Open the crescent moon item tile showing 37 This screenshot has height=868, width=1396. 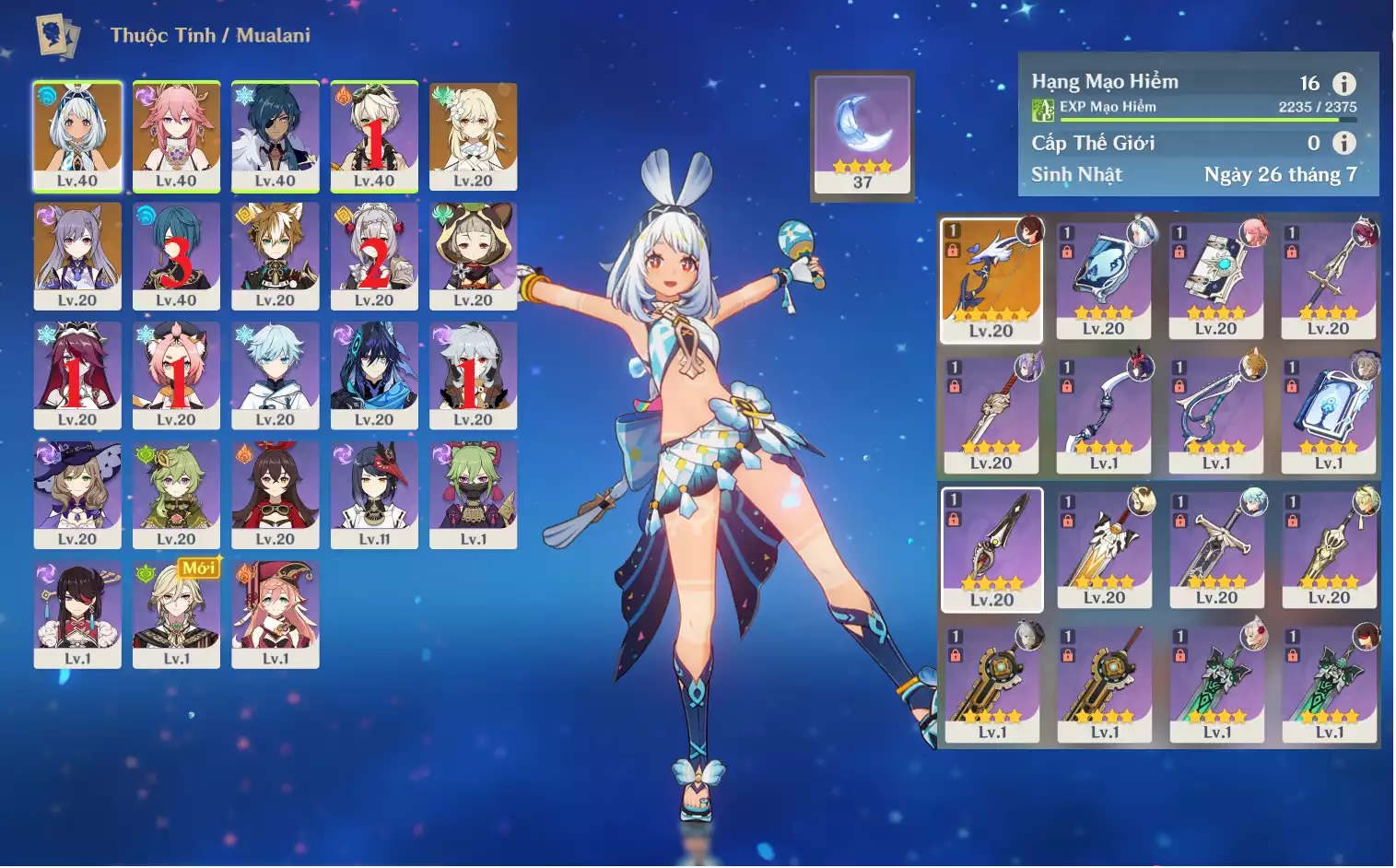point(862,135)
